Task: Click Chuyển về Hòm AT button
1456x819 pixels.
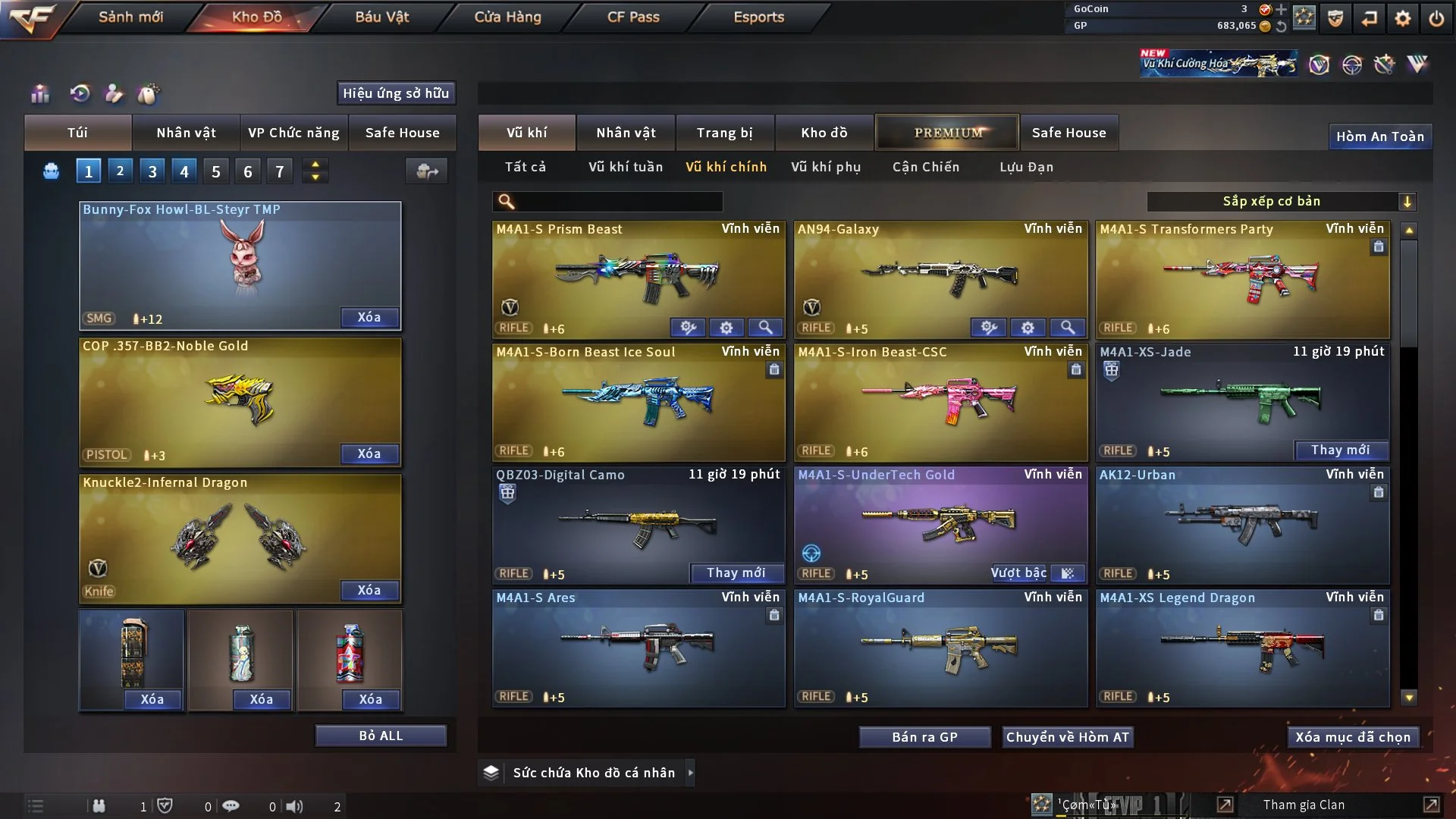Action: [x=1068, y=737]
